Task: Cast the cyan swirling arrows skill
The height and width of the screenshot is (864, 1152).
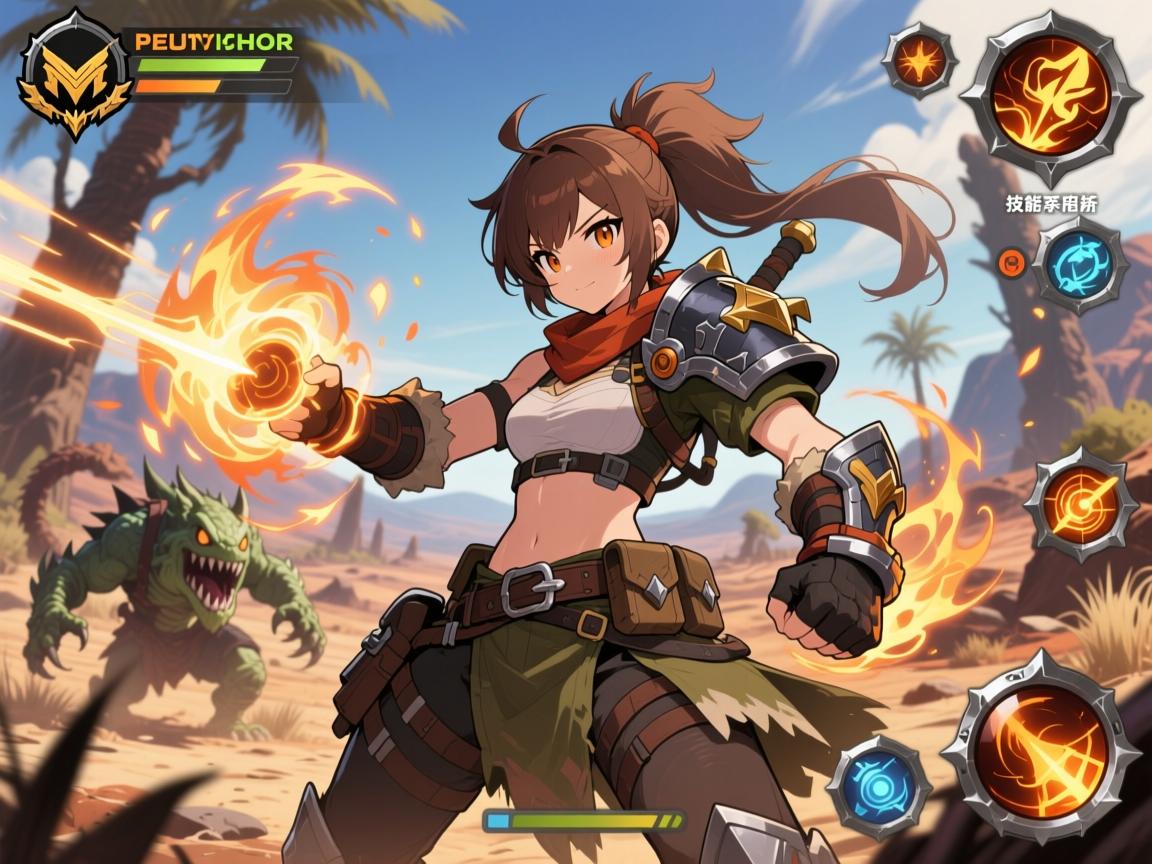Action: [1080, 264]
